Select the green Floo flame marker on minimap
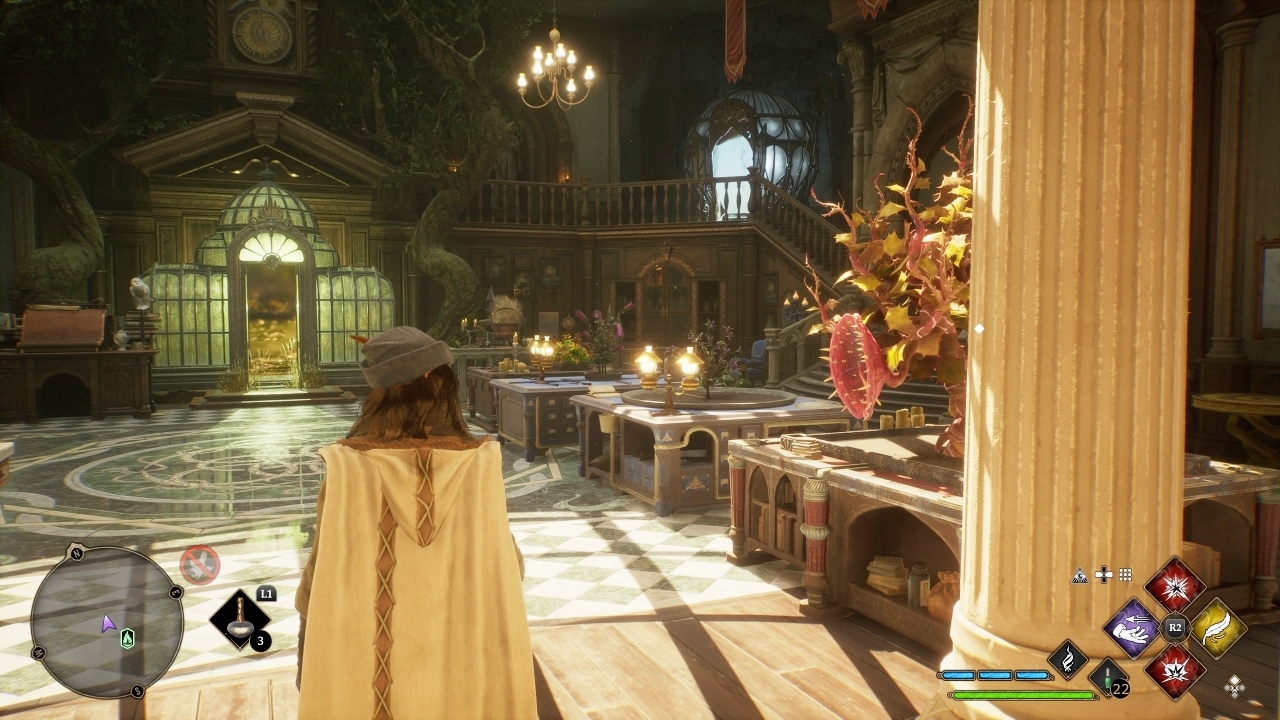The image size is (1280, 720). coord(127,639)
